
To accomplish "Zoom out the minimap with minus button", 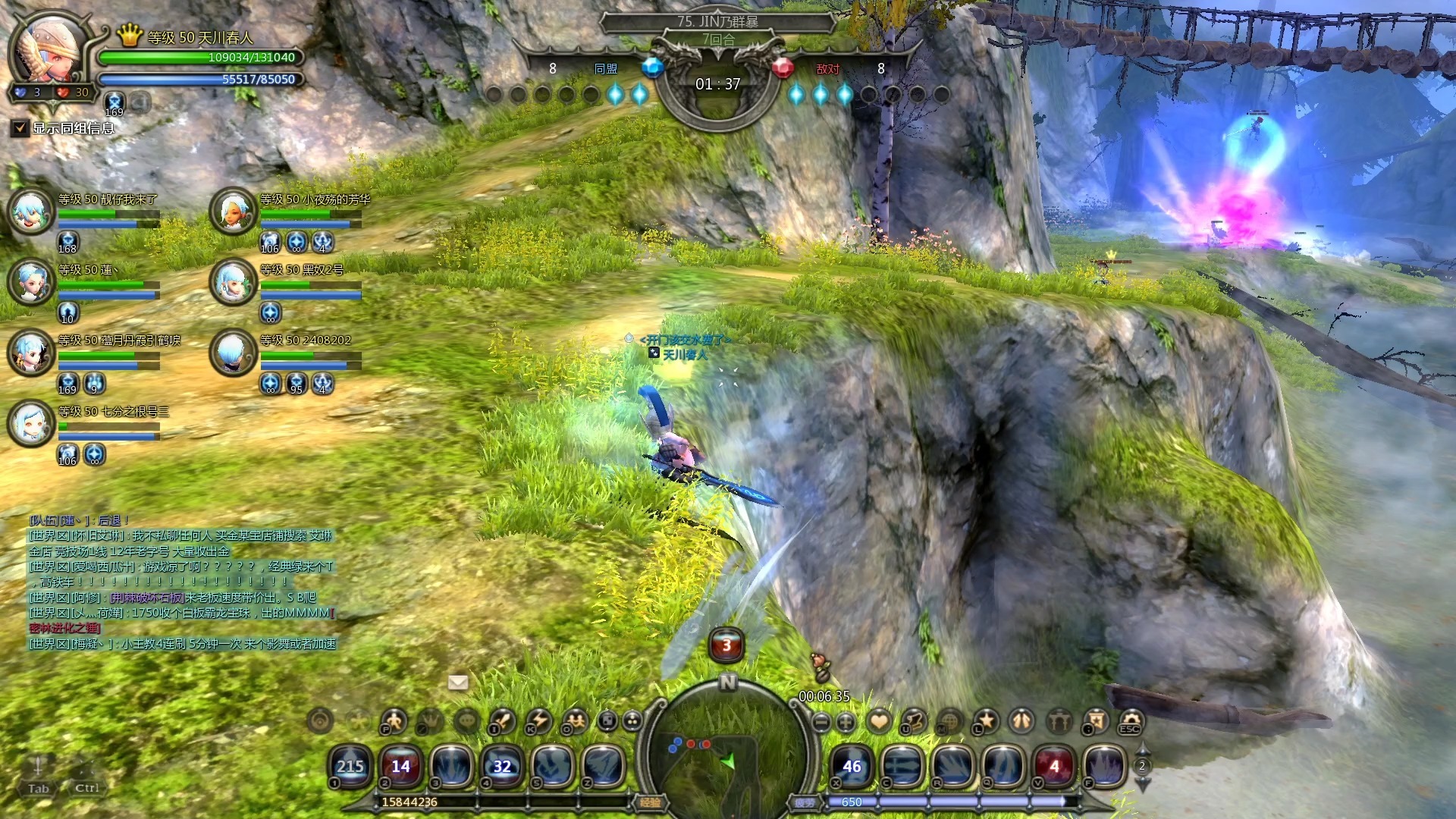I will 821,722.
